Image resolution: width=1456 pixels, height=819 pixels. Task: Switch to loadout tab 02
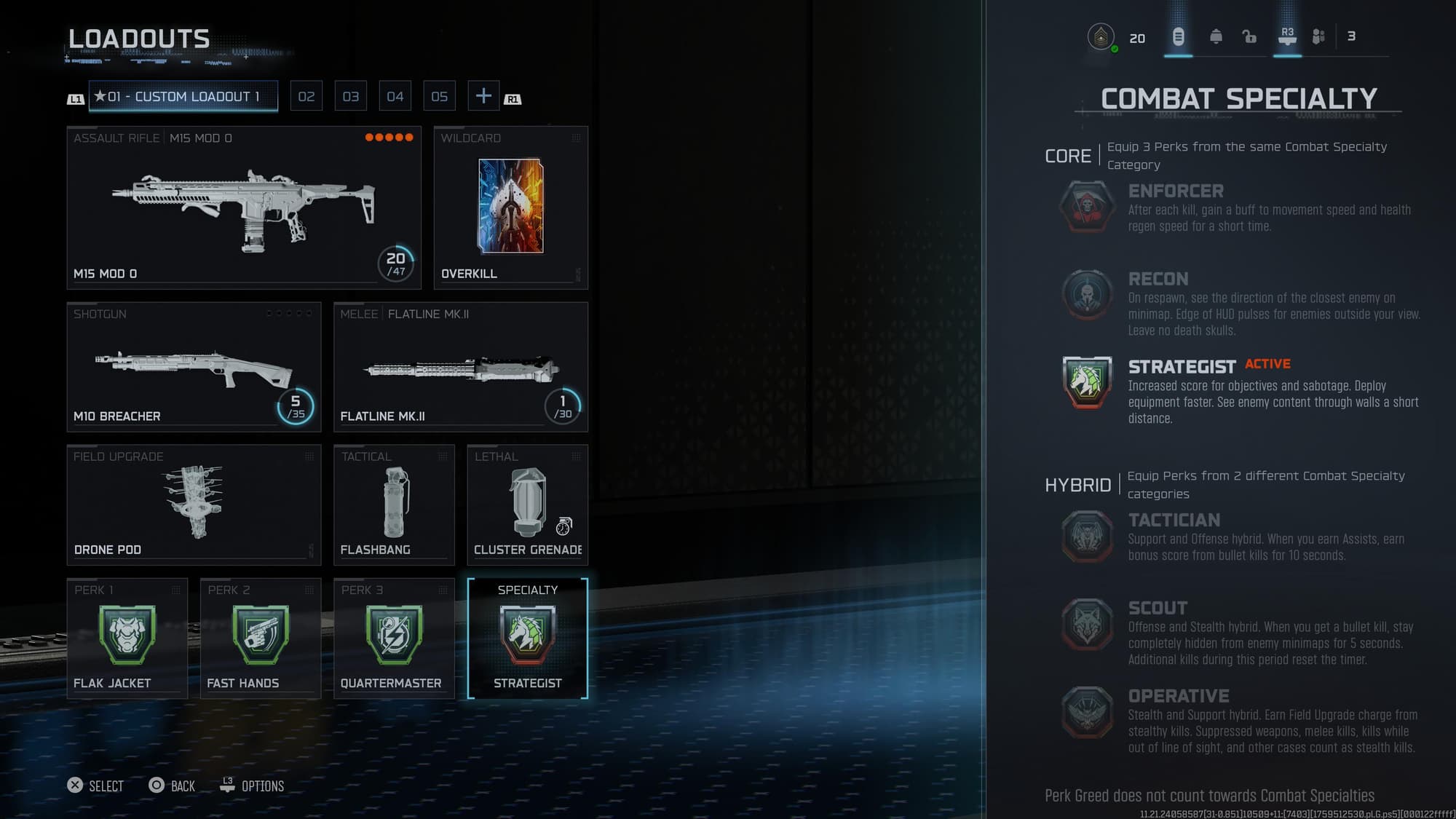pyautogui.click(x=306, y=95)
